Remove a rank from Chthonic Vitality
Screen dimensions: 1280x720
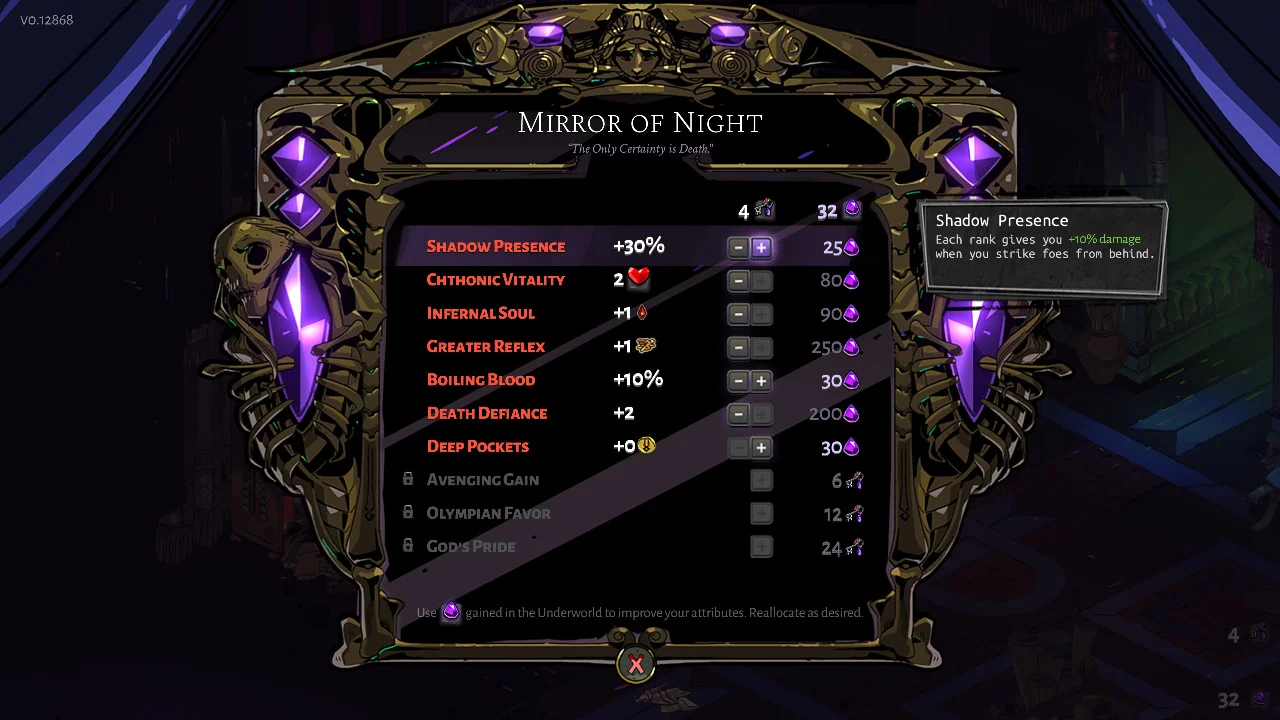(738, 281)
